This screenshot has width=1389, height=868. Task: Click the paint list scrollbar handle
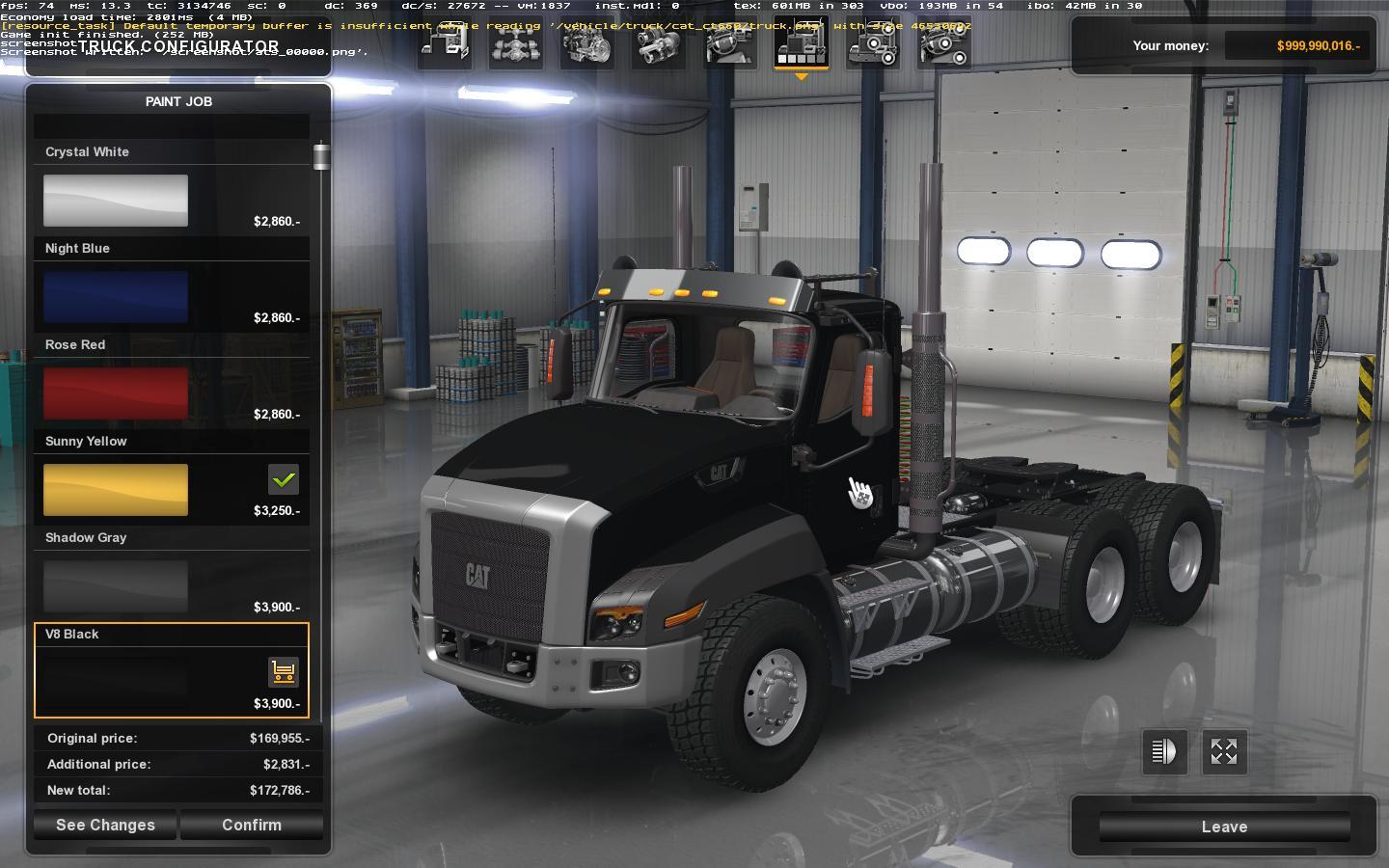321,157
